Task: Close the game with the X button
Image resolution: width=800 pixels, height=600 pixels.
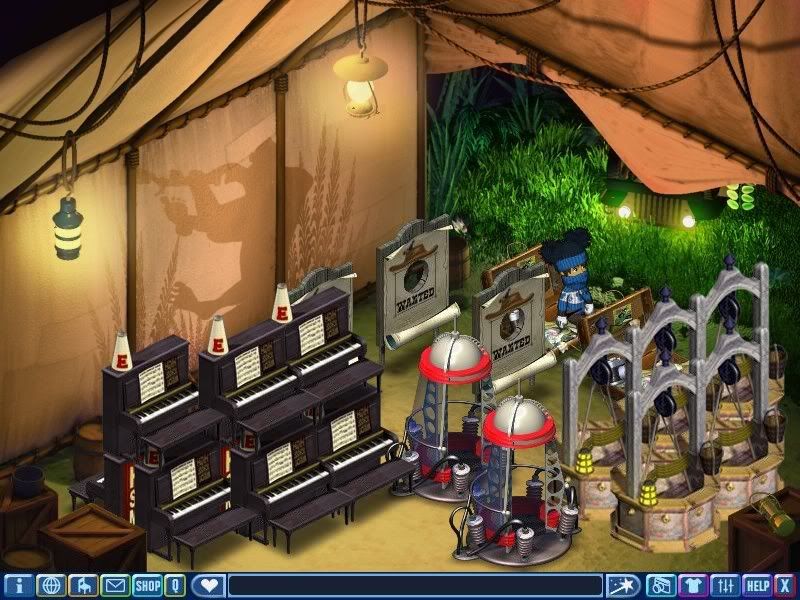Action: (786, 586)
